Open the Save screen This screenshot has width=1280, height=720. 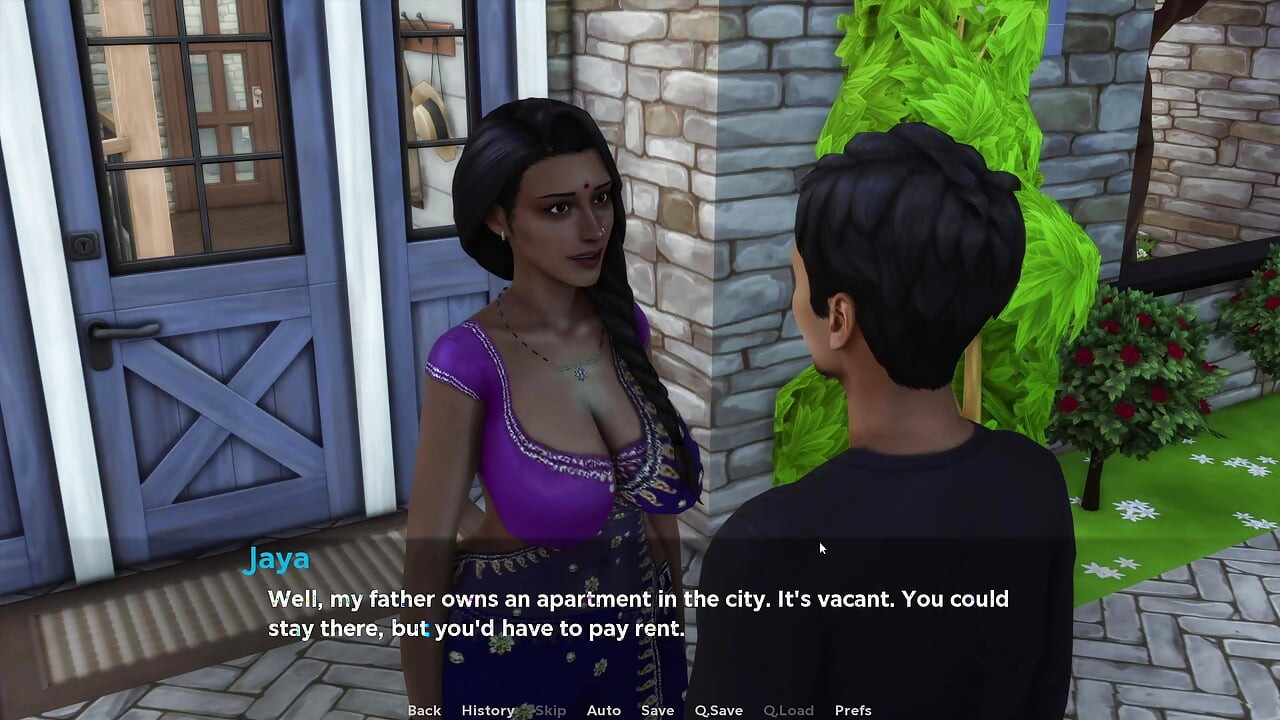click(x=657, y=710)
